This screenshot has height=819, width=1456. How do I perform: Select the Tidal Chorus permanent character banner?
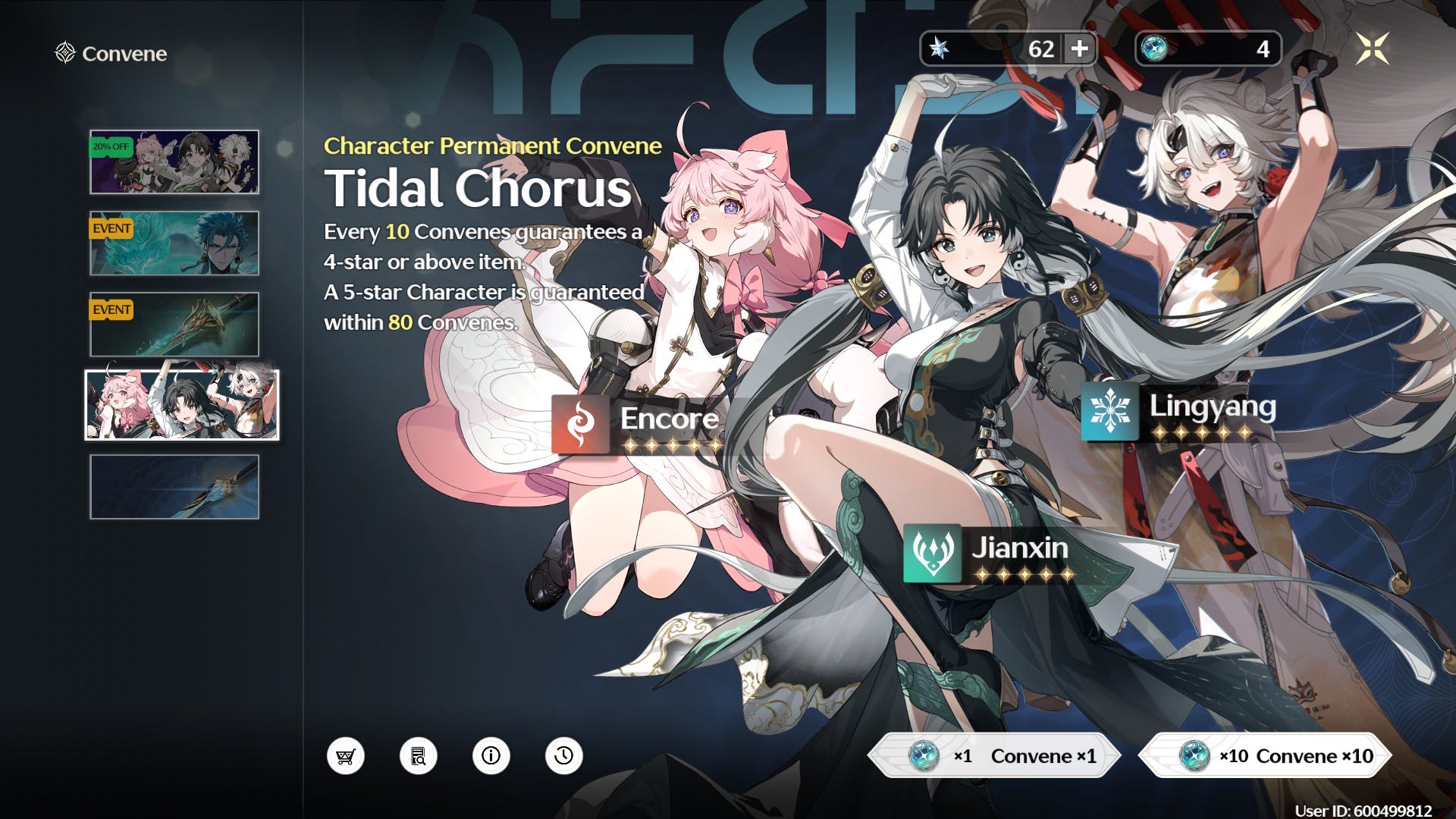click(182, 405)
